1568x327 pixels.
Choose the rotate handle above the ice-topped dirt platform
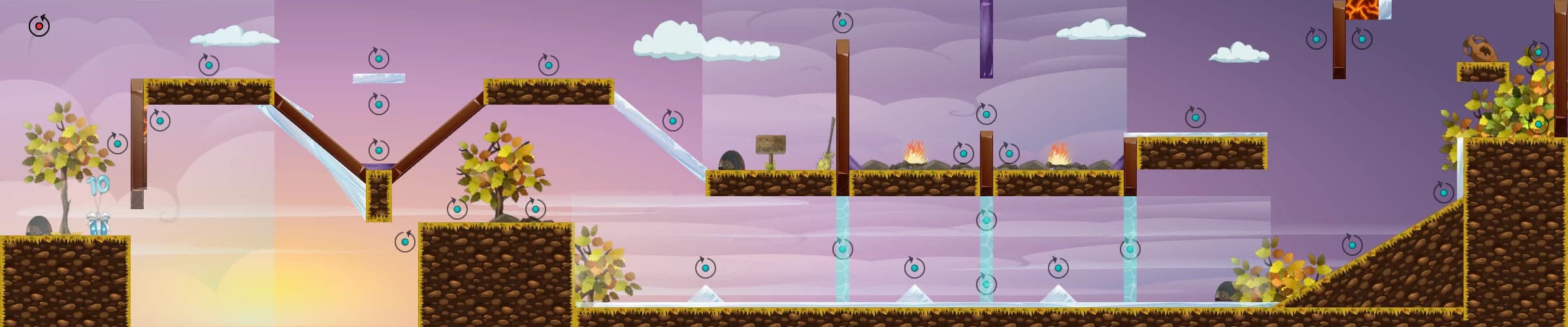pos(1195,118)
